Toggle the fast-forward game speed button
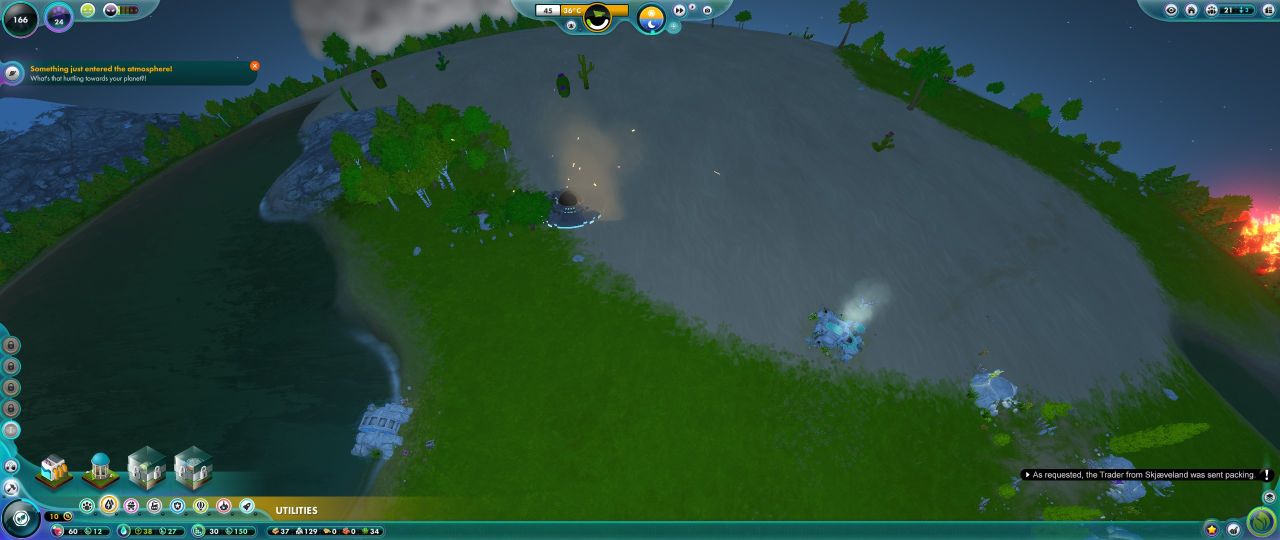Image resolution: width=1280 pixels, height=540 pixels. 680,10
